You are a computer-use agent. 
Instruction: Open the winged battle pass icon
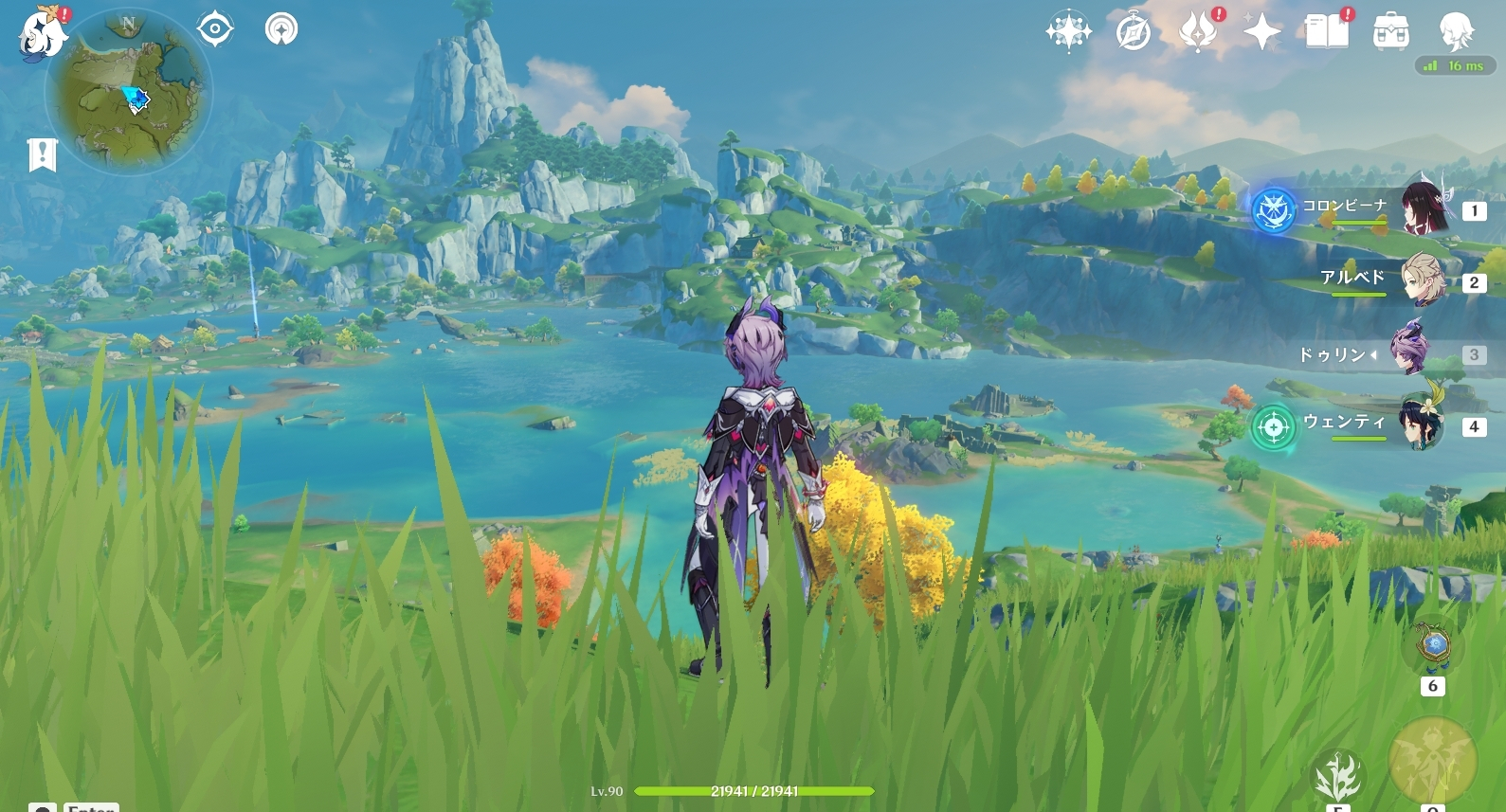click(x=1198, y=32)
